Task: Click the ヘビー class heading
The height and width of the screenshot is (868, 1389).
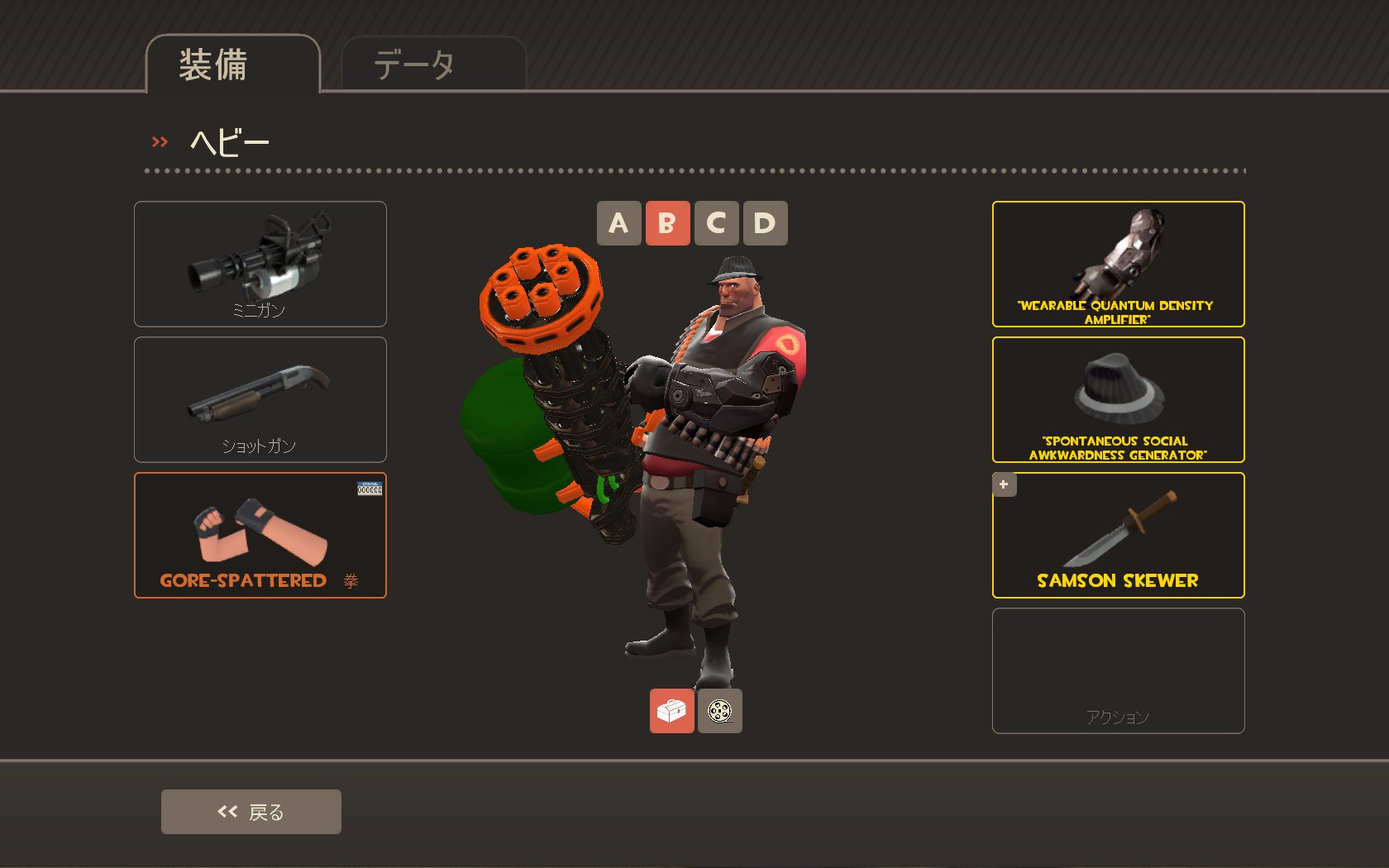Action: pos(227,142)
